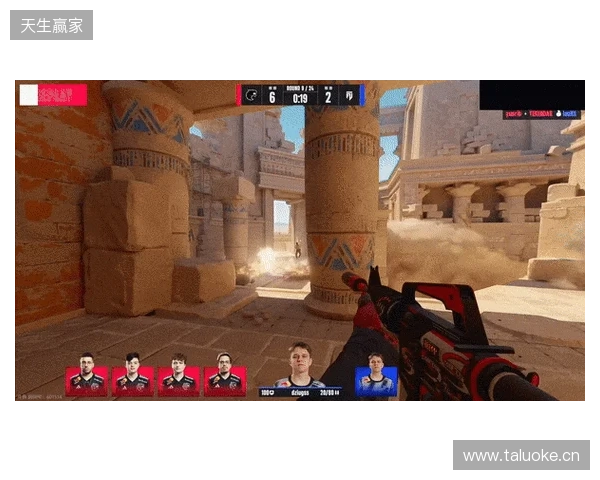Click the sponsor logos strip under black box
The height and width of the screenshot is (480, 600).
pyautogui.click(x=540, y=115)
